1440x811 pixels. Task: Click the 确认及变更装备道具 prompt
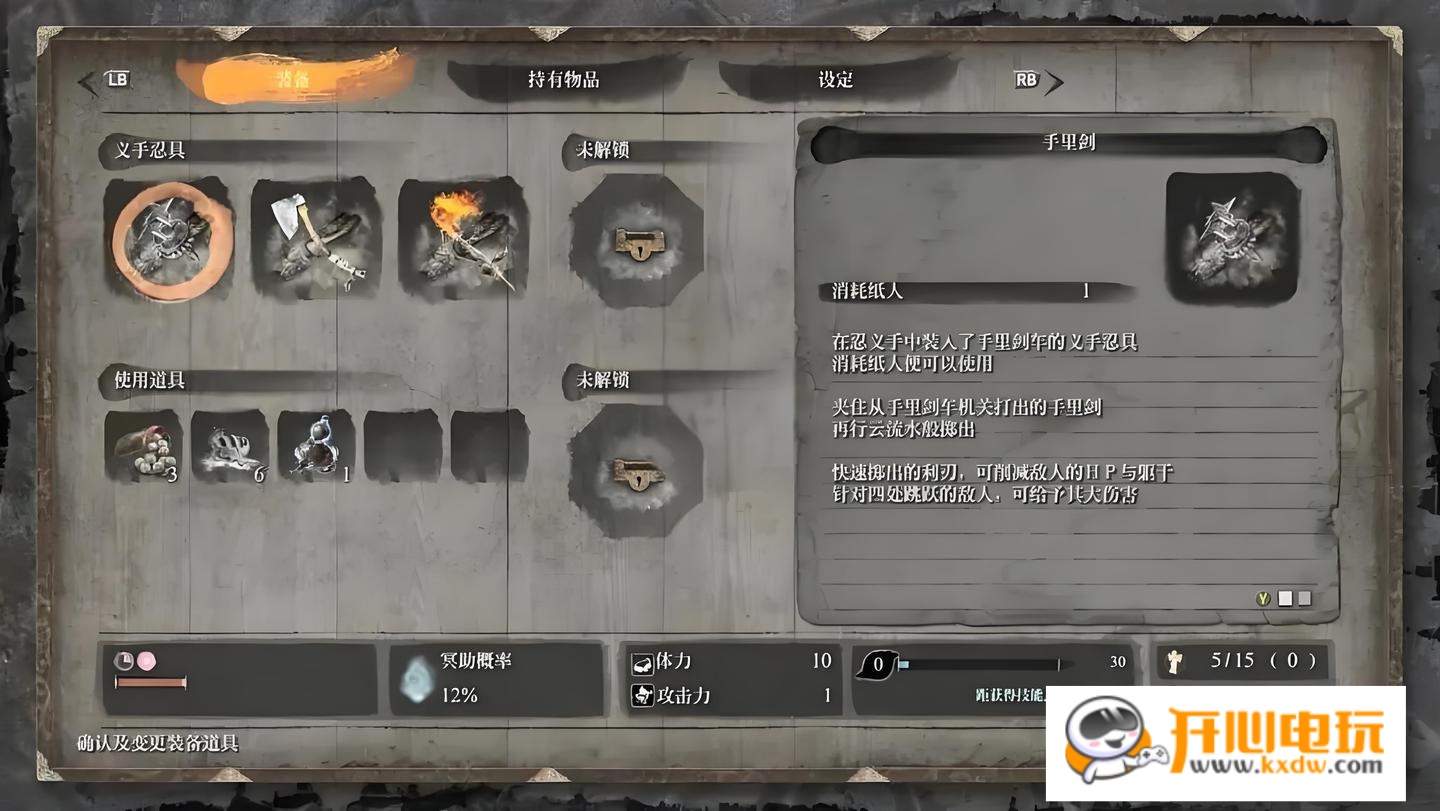156,741
